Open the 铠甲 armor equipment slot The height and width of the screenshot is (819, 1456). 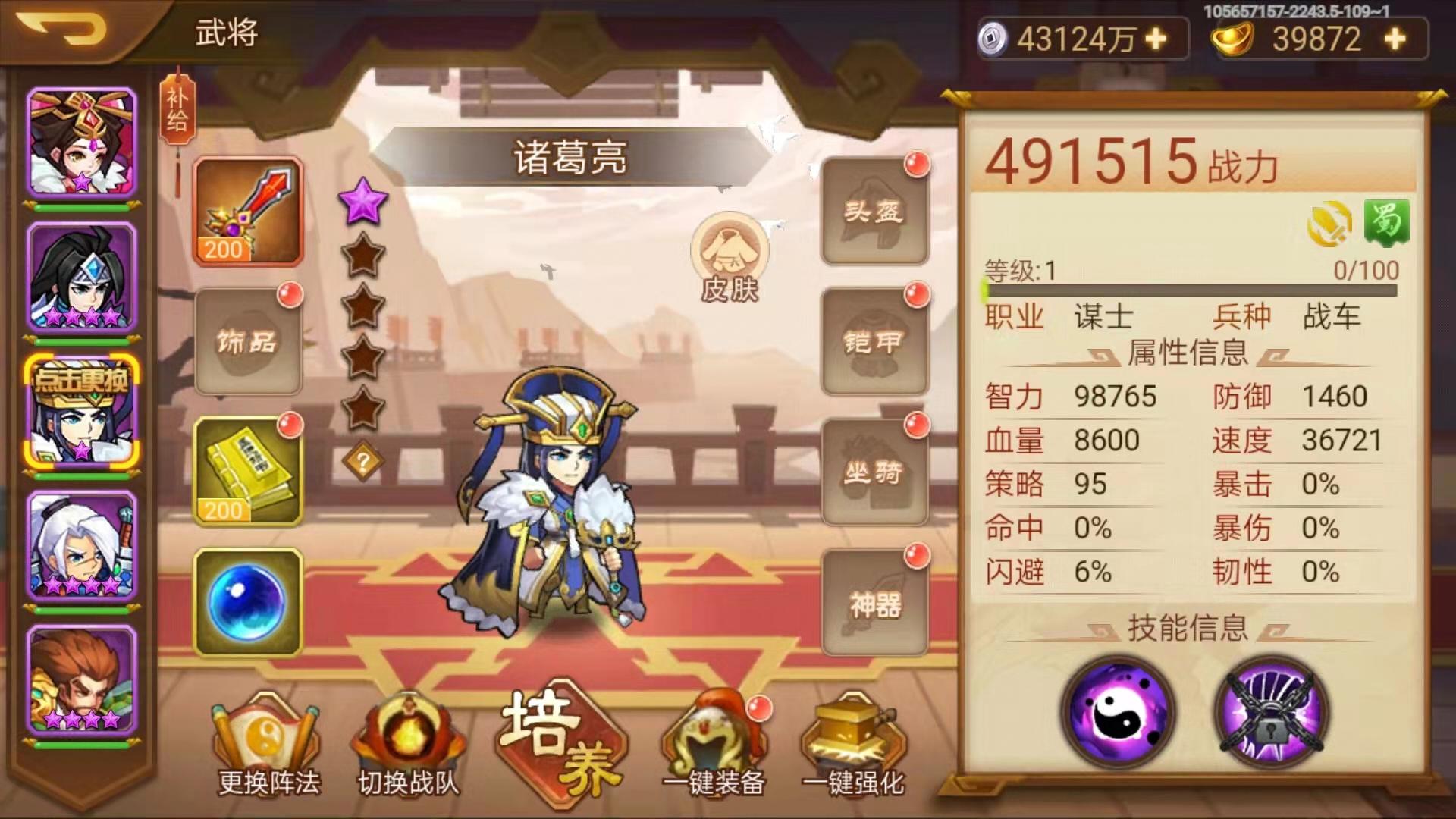click(874, 341)
